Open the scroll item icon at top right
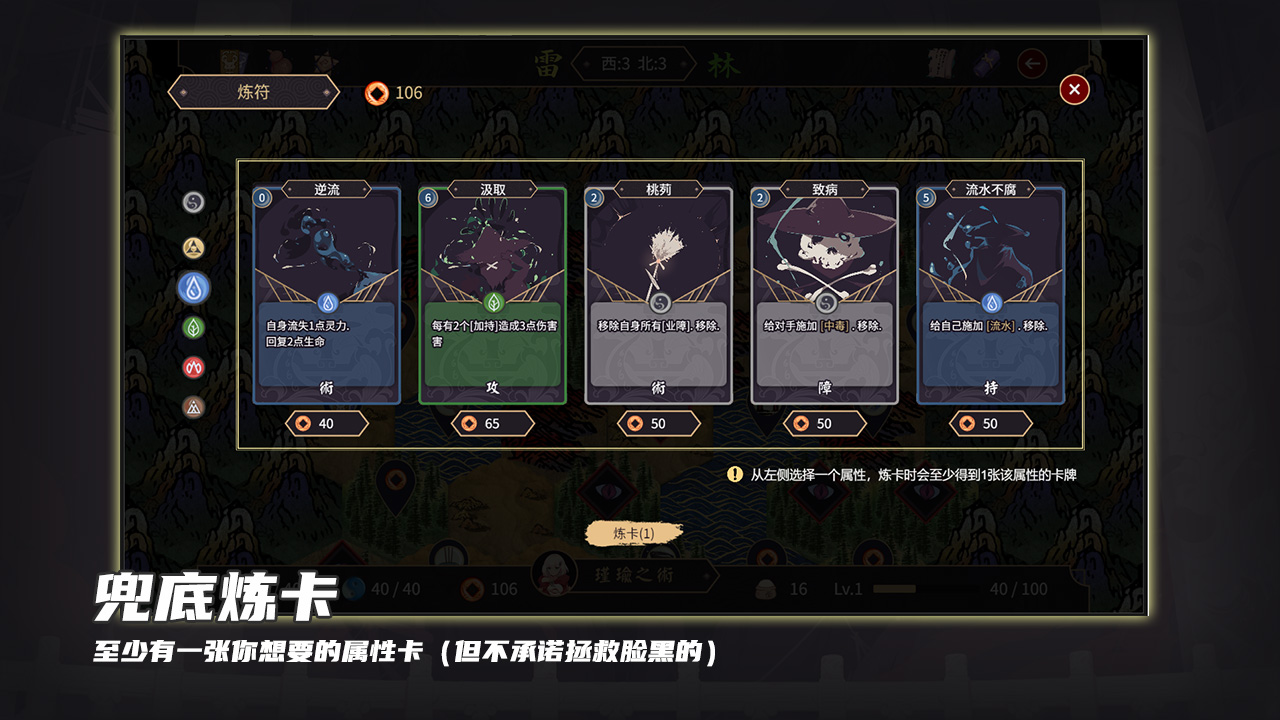Screen dimensions: 1280x720 pyautogui.click(x=938, y=63)
